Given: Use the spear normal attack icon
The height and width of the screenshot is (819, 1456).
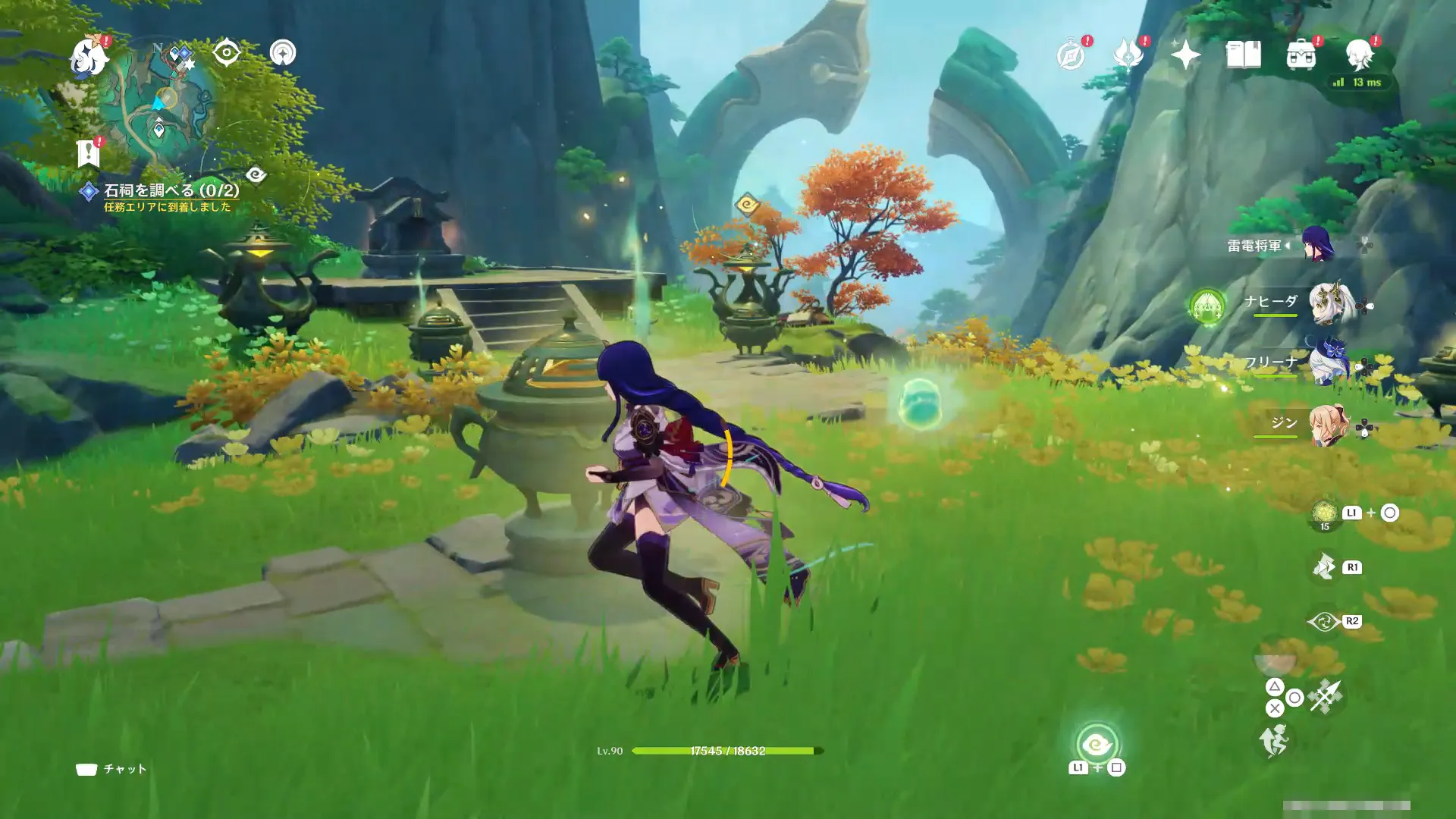Looking at the screenshot, I should coord(1325,696).
